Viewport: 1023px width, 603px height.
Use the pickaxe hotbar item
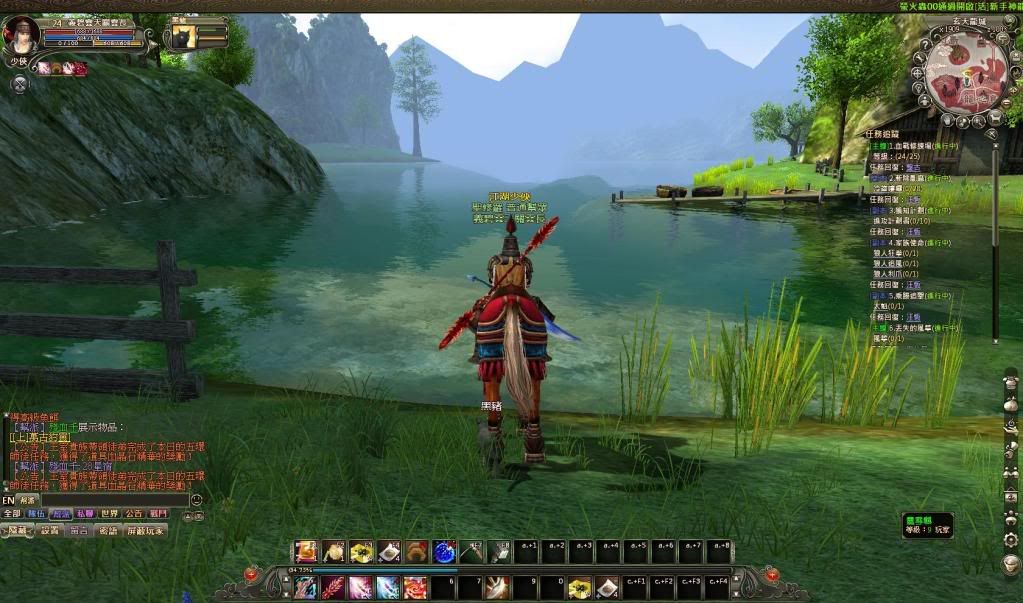tap(471, 551)
